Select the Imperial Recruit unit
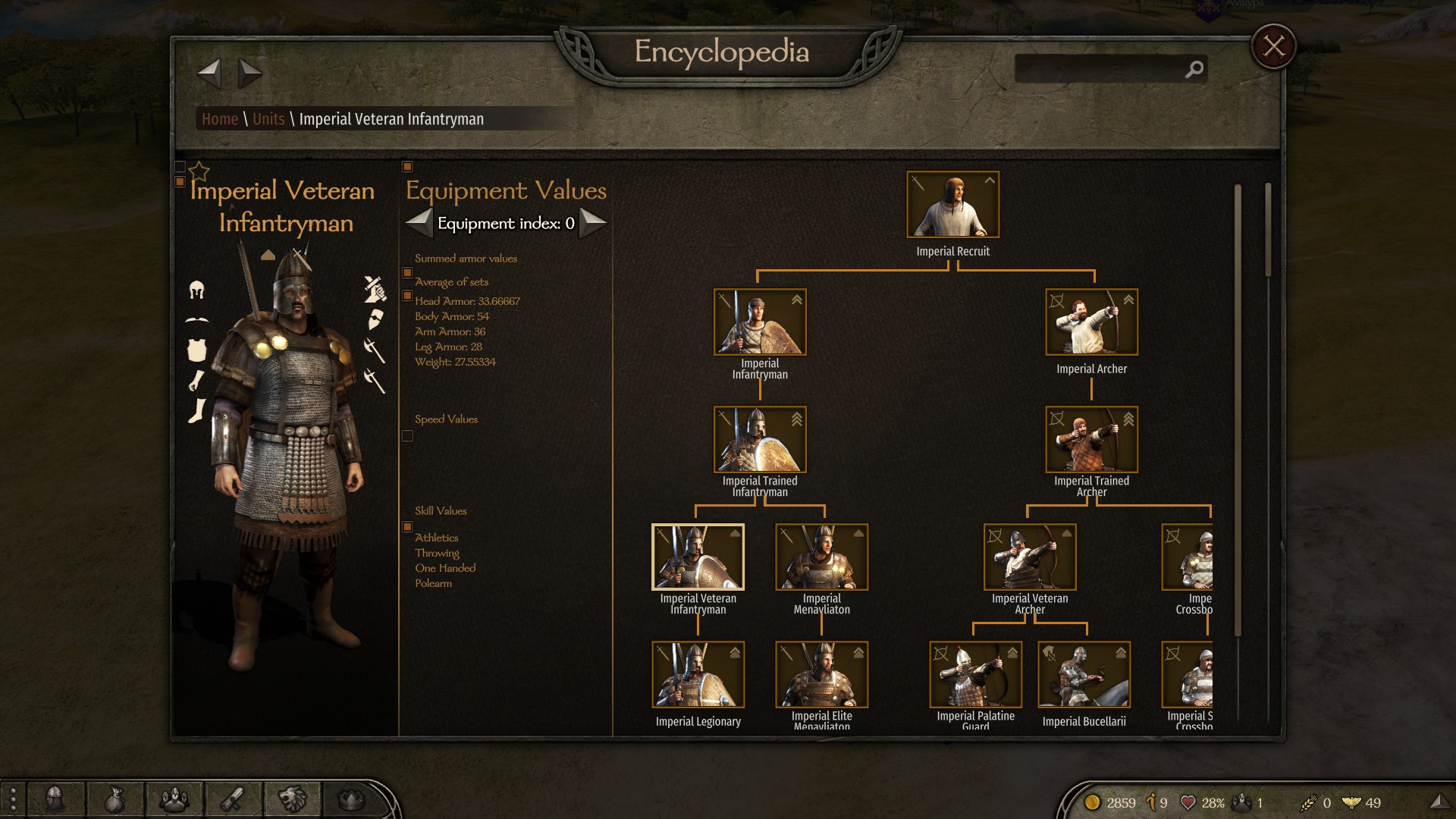Screen dimensions: 1456x819 click(952, 205)
